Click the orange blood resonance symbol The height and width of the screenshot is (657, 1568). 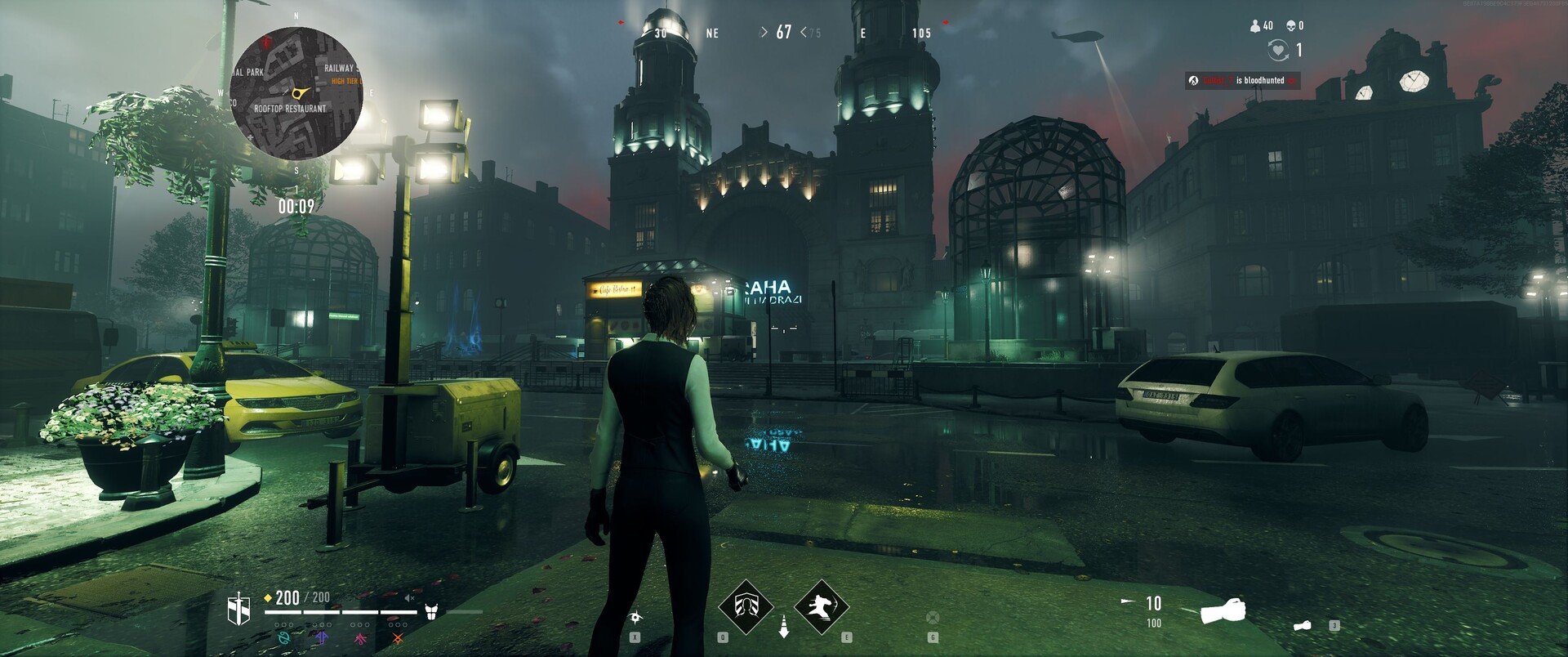pos(398,638)
